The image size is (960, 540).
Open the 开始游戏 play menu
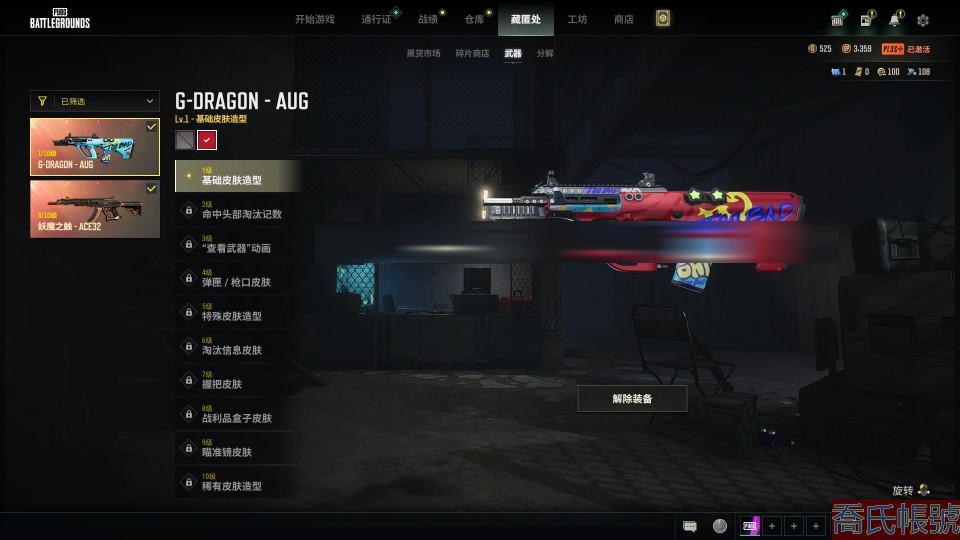[314, 19]
